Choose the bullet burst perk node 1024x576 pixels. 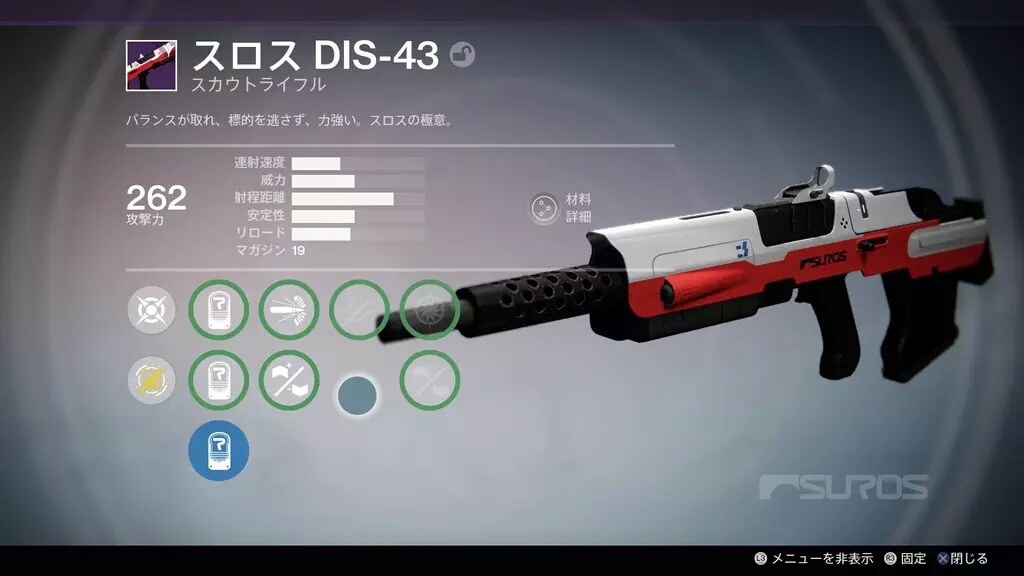(x=289, y=310)
